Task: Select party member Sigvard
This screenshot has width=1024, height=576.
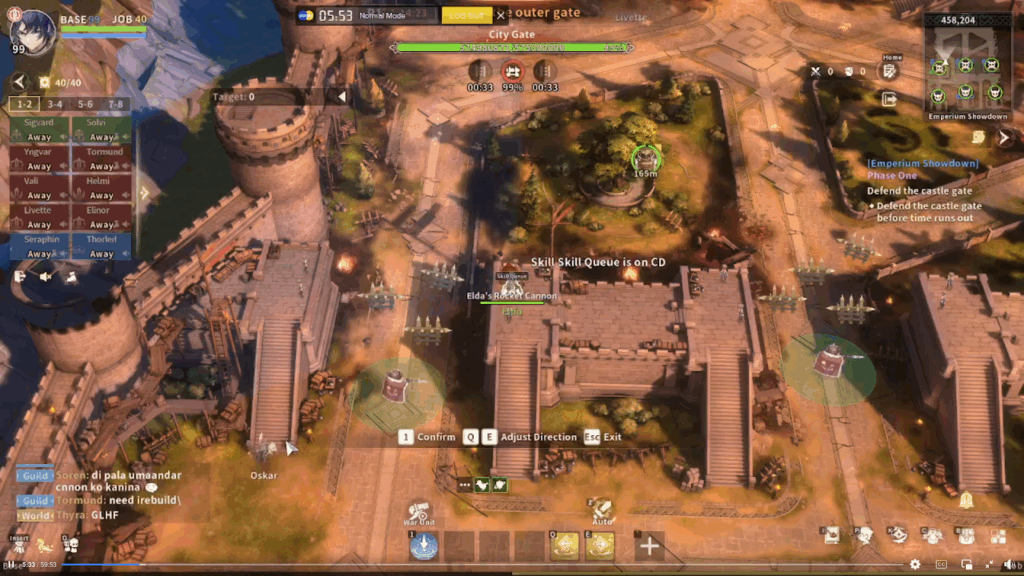Action: [x=39, y=130]
